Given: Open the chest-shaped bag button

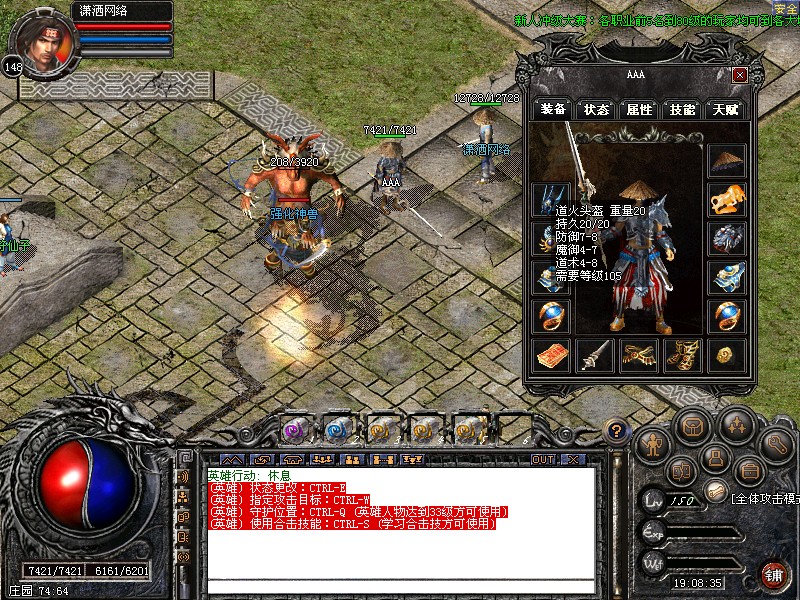Looking at the screenshot, I should tap(692, 427).
